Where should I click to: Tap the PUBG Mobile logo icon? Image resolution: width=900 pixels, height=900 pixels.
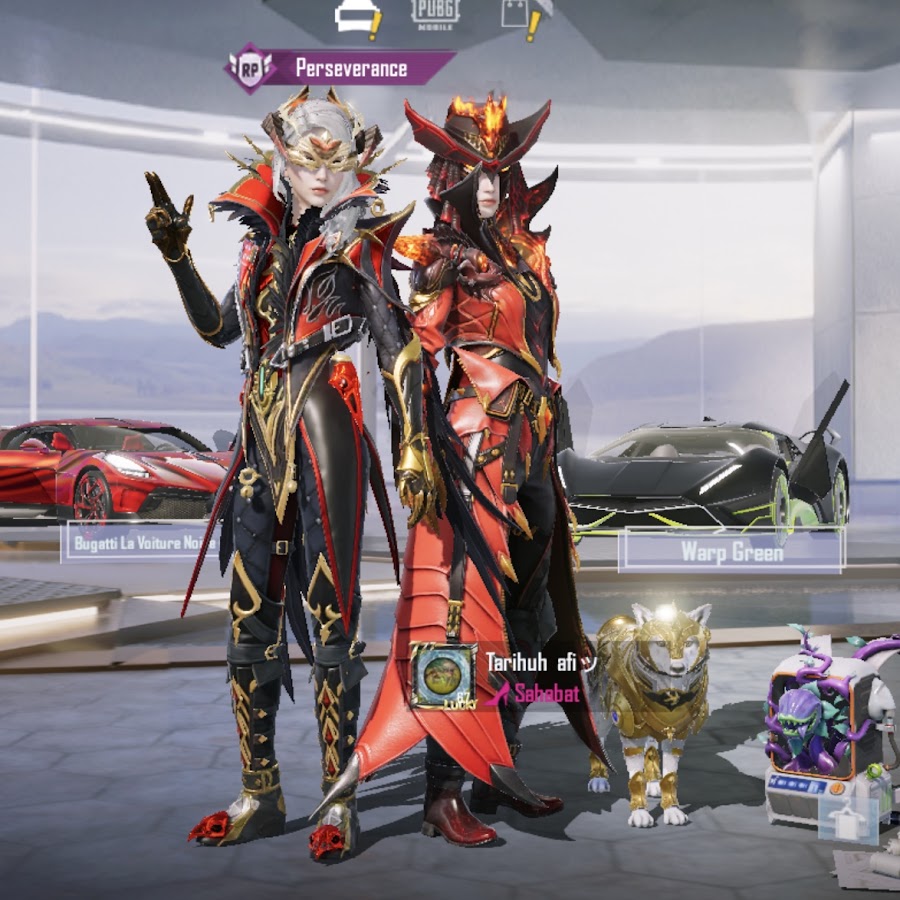click(436, 13)
